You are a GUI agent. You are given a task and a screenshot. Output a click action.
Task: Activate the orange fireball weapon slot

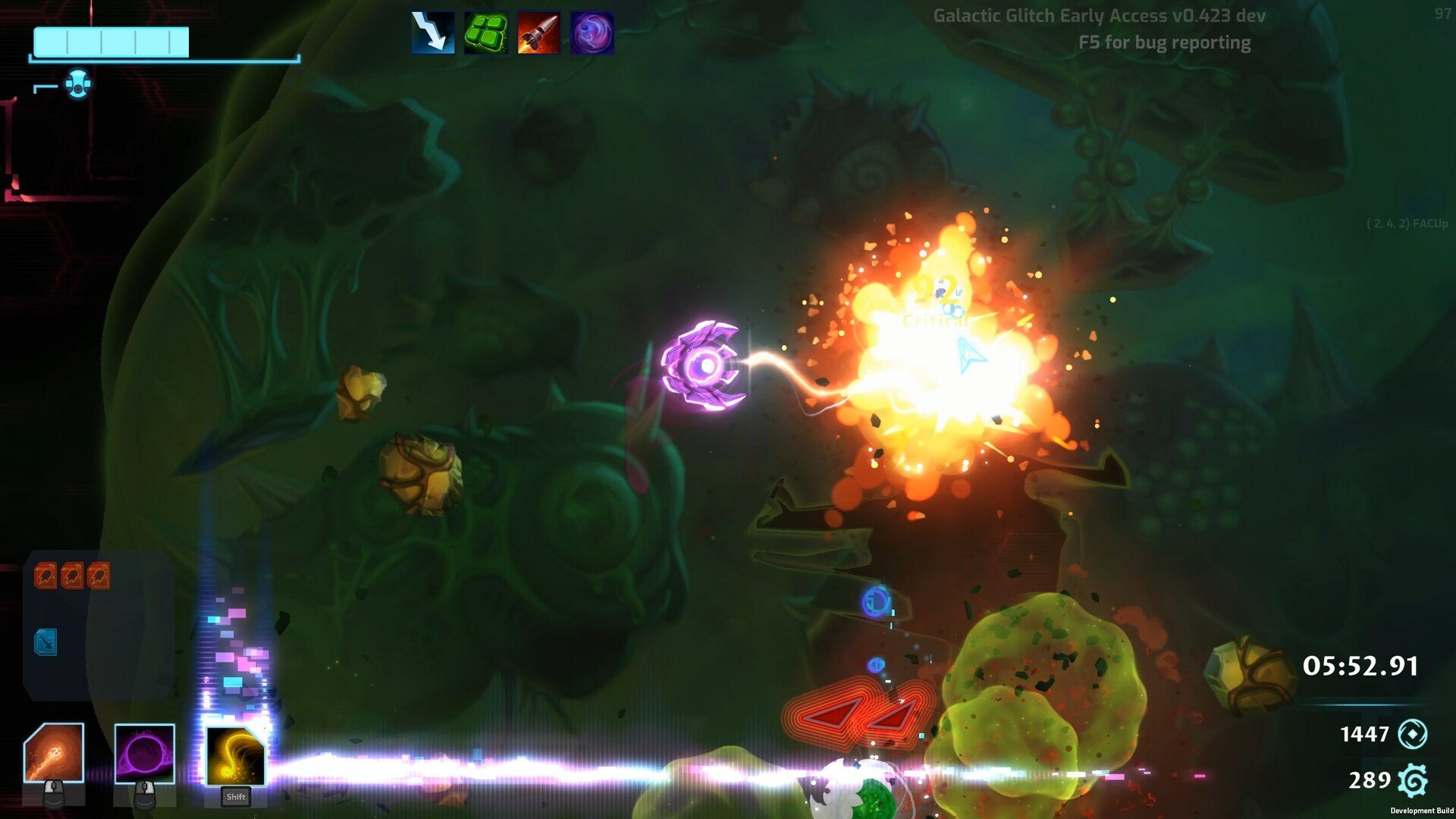pyautogui.click(x=54, y=753)
